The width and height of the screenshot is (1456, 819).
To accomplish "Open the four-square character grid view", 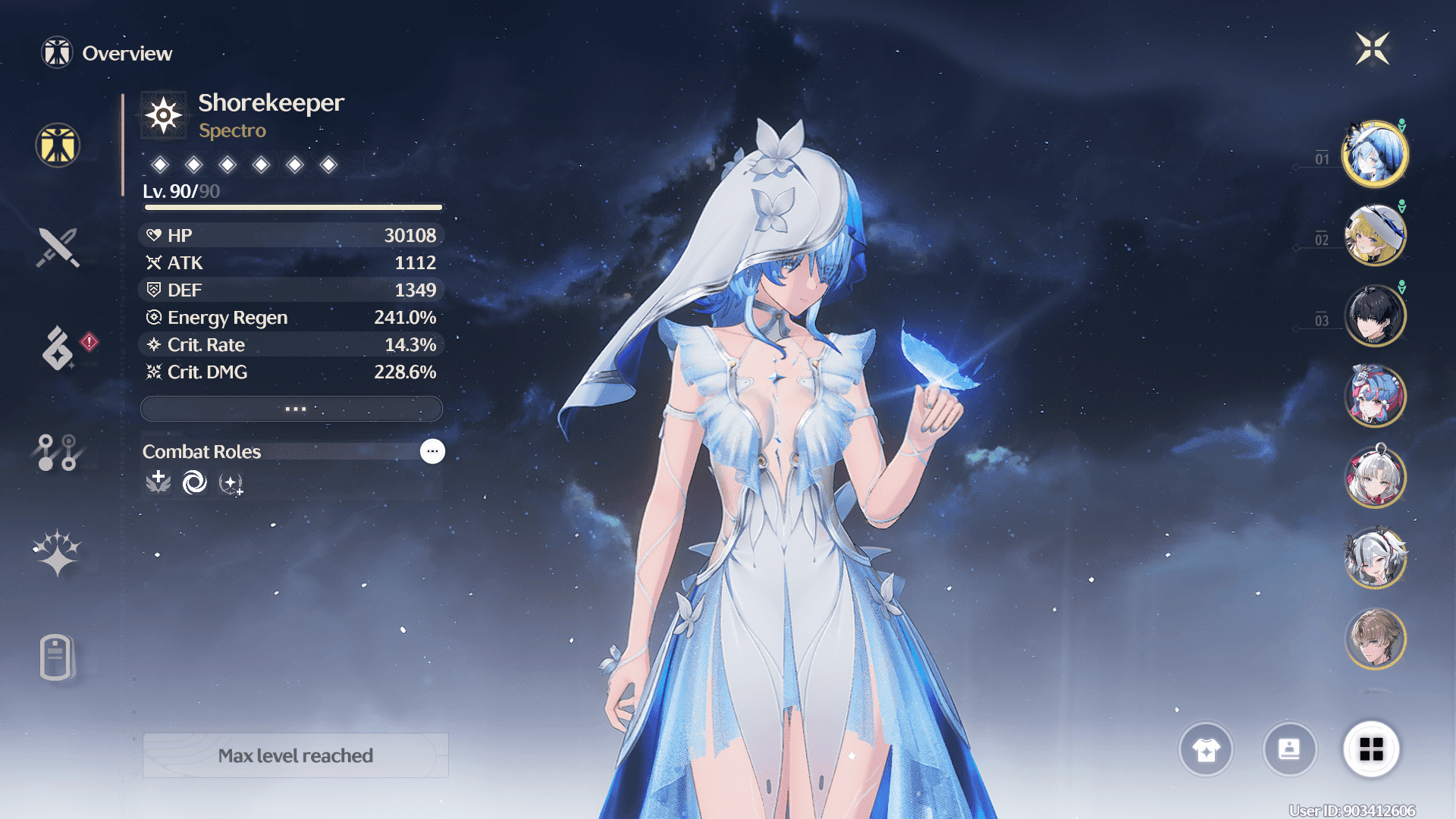I will (x=1371, y=749).
